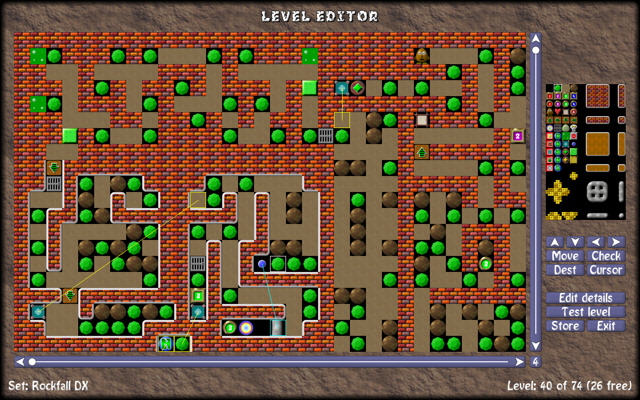The image size is (640, 400).
Task: Click the palette down arrow button
Action: (575, 242)
